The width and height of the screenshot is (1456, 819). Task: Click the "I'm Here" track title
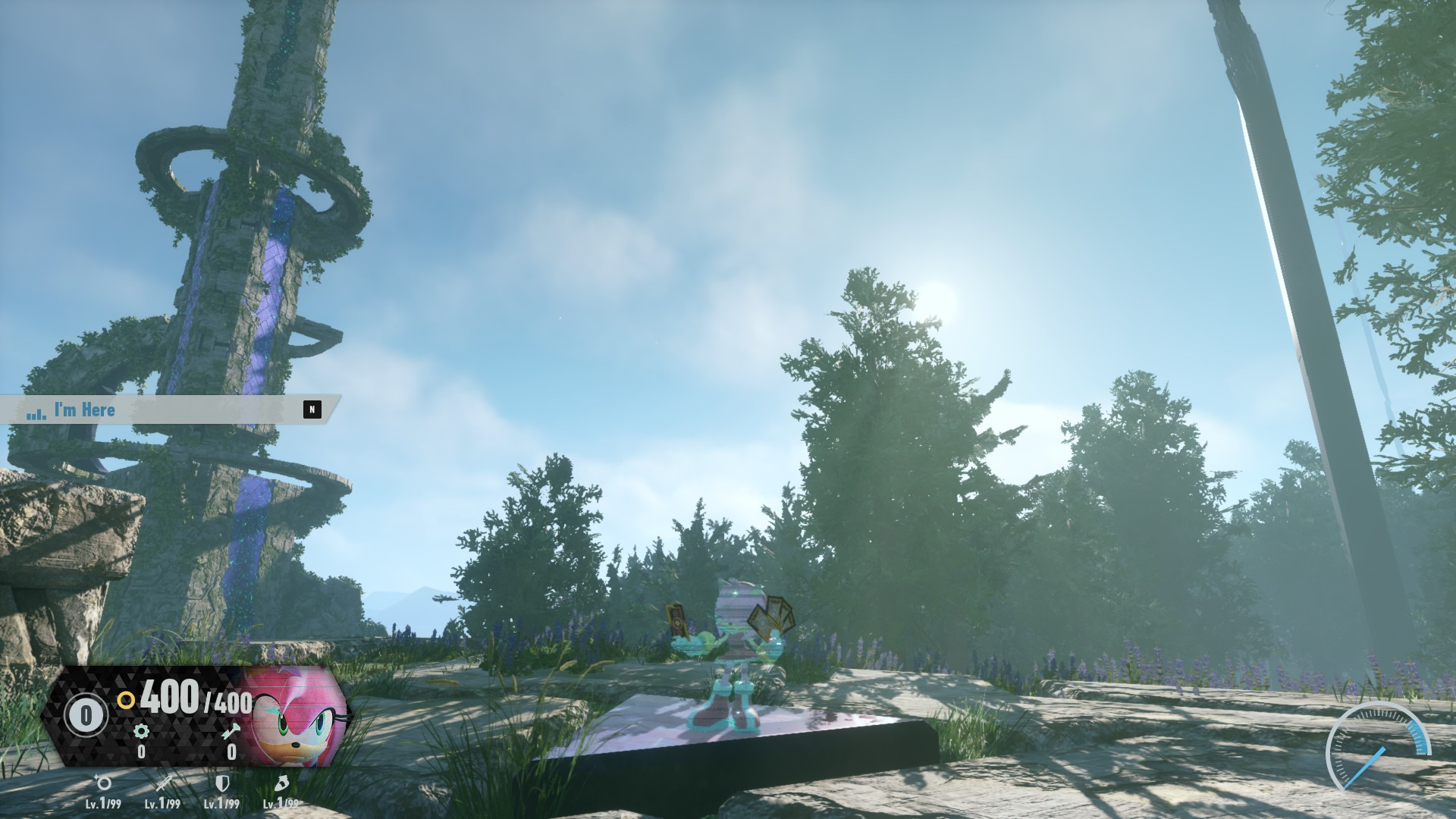point(83,410)
